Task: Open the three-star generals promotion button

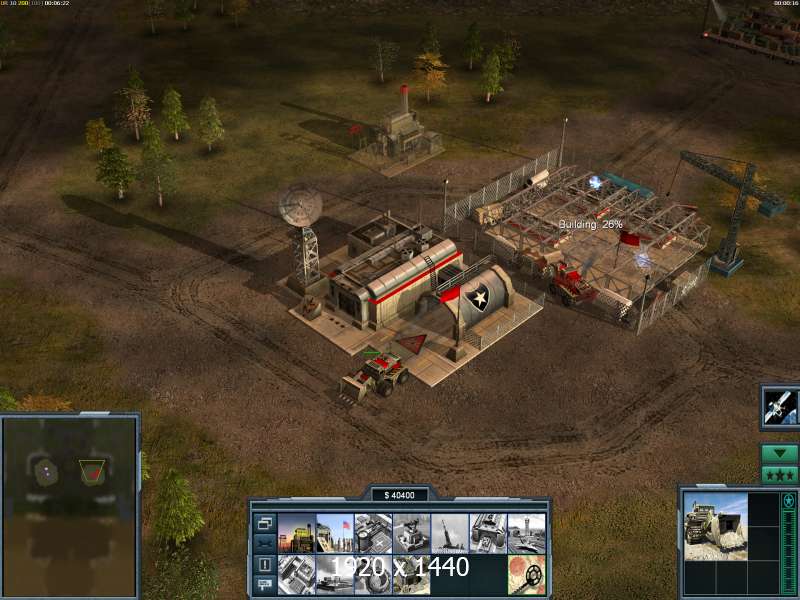Action: click(x=779, y=474)
